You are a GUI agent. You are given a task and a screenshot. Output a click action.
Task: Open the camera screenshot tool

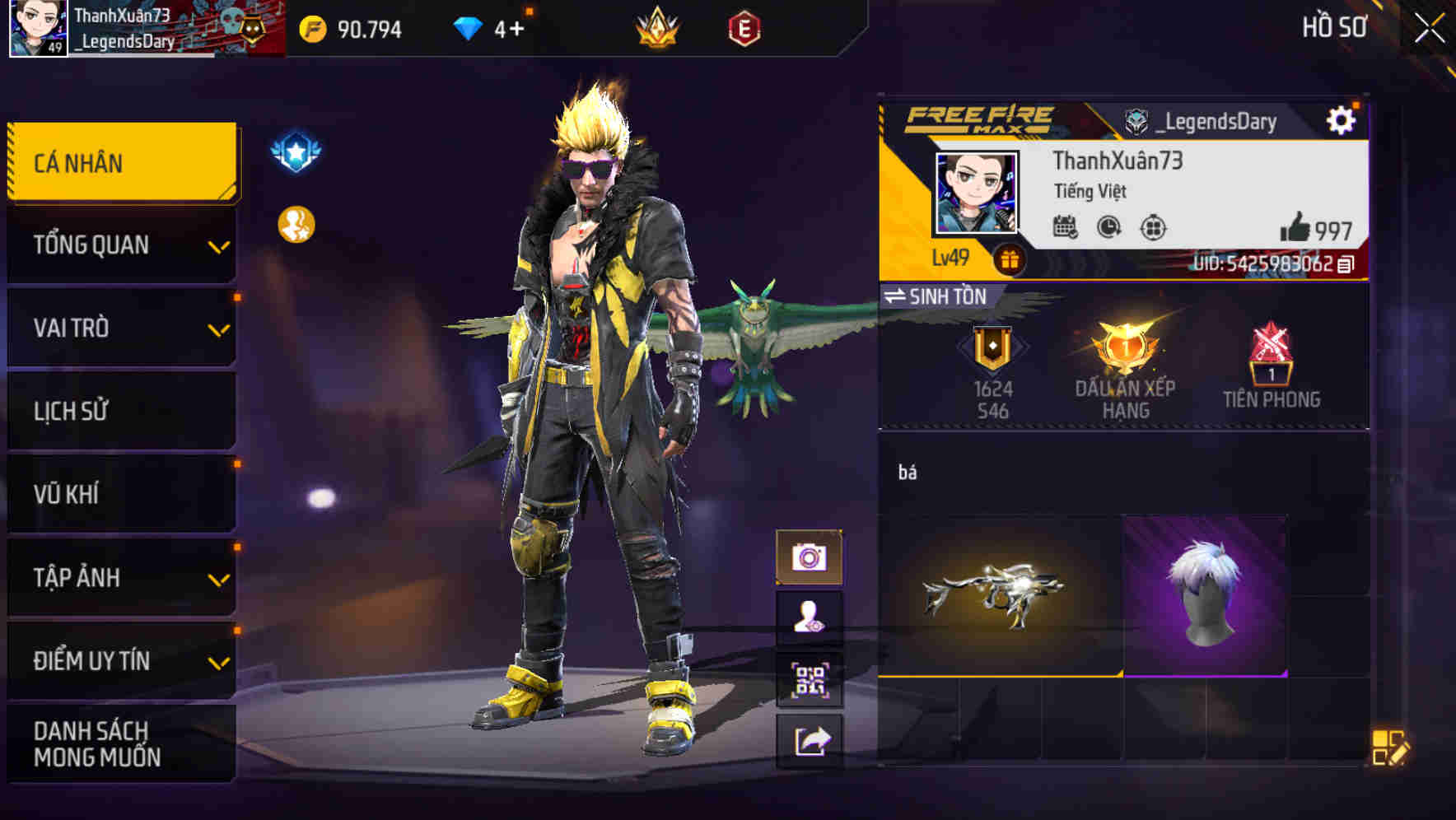[x=811, y=556]
